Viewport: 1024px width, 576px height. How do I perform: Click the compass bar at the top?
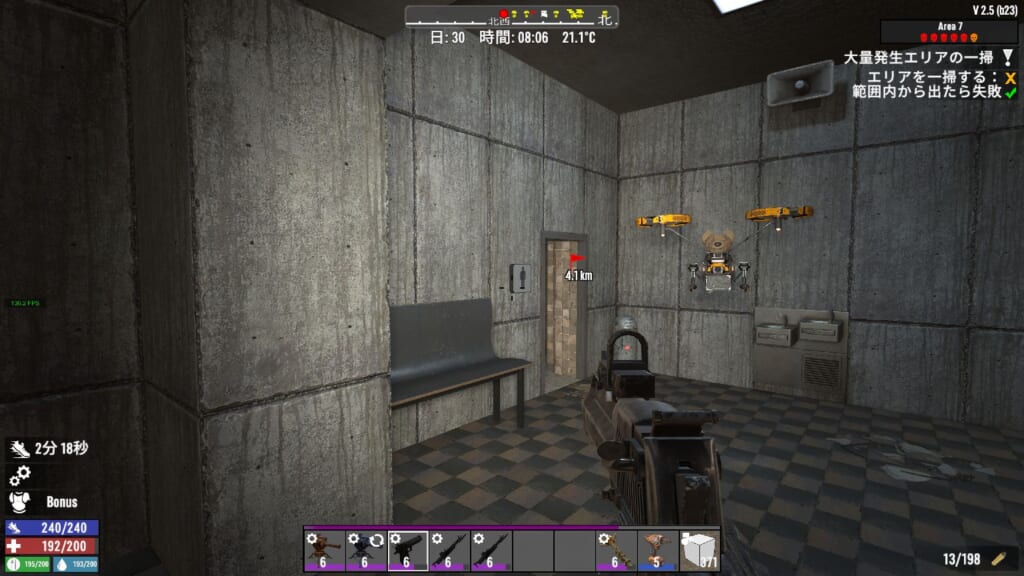511,16
